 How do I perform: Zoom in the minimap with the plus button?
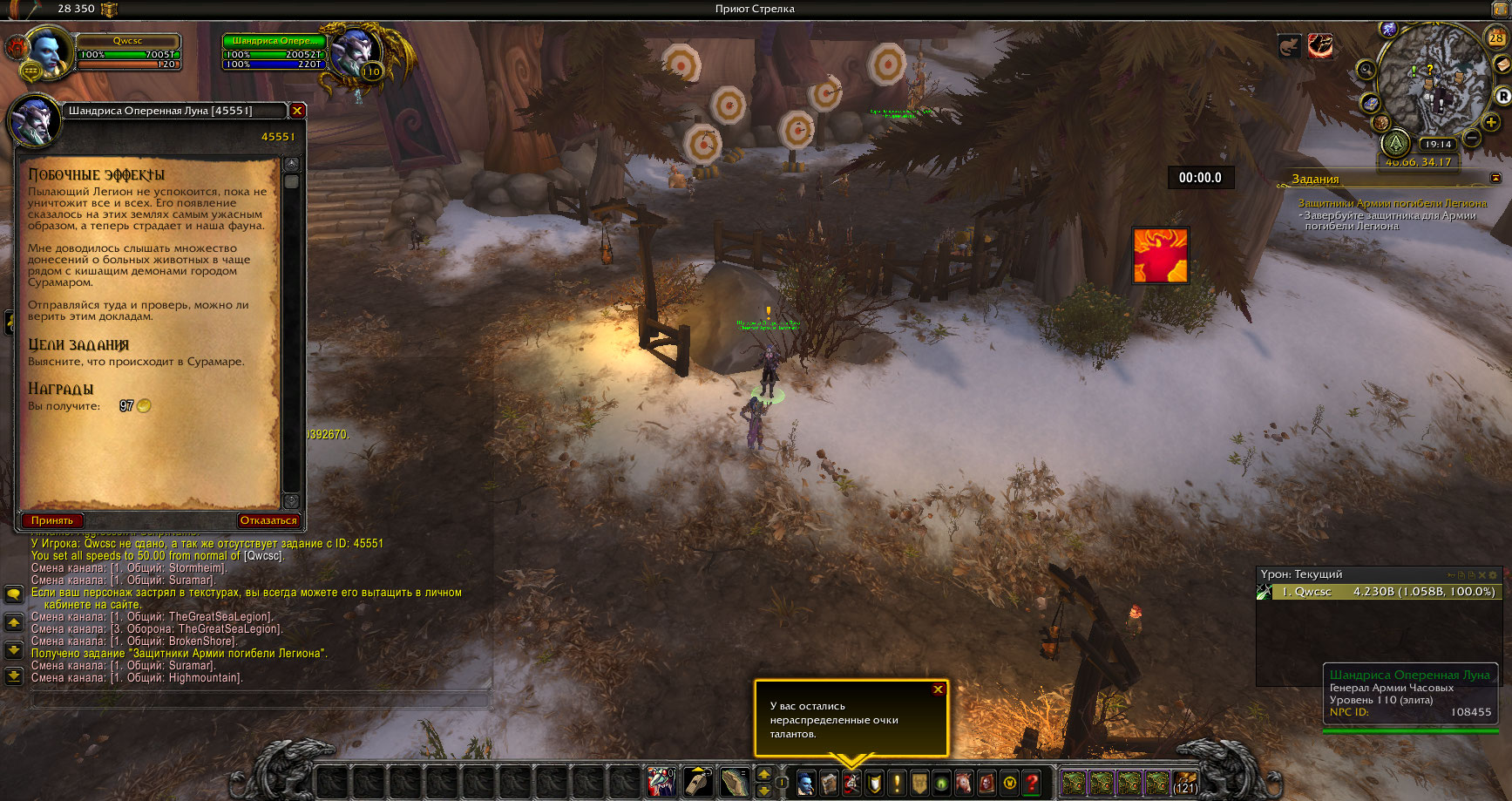(x=1491, y=122)
